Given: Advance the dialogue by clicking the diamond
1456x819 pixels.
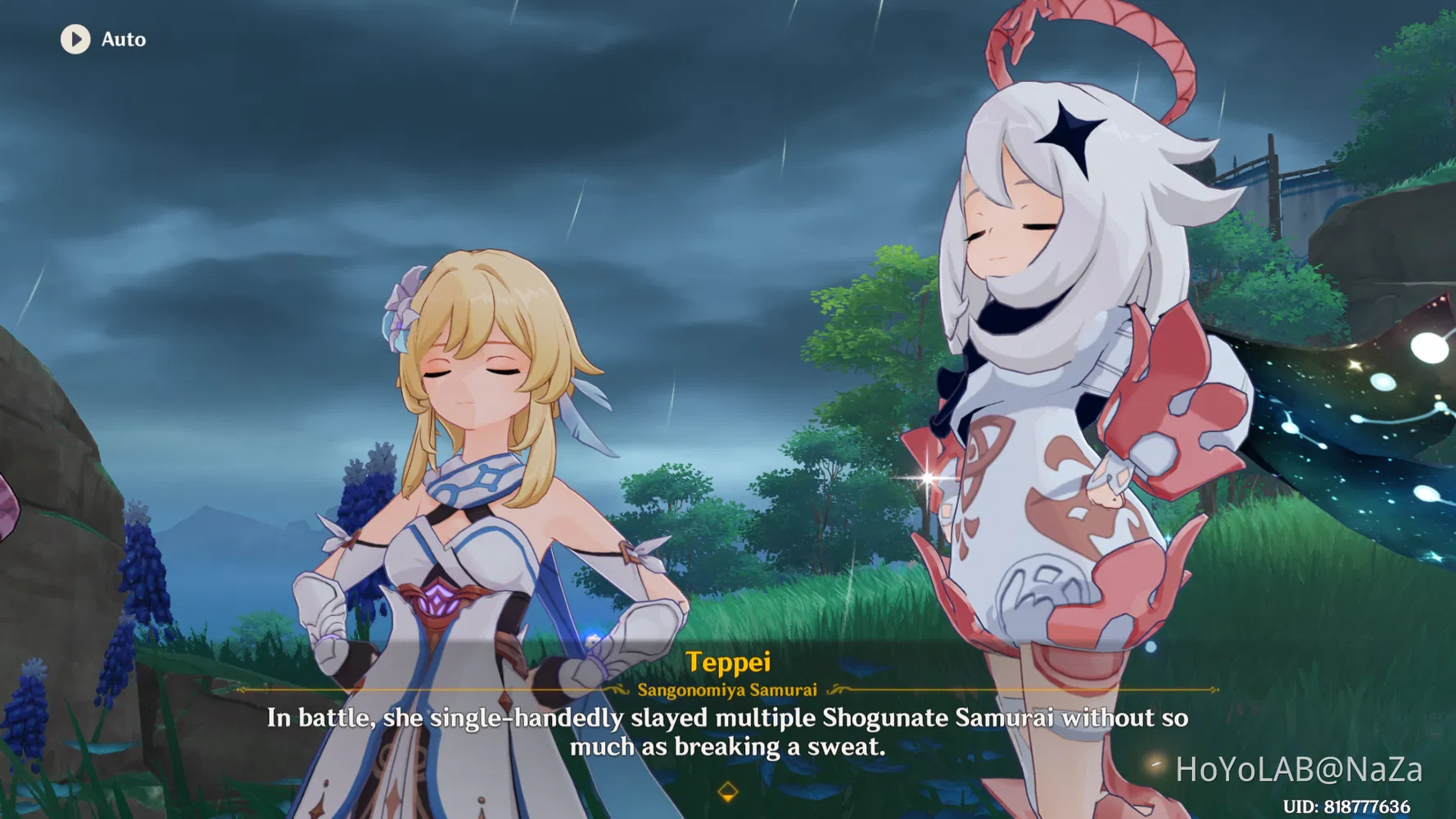Looking at the screenshot, I should point(727,791).
